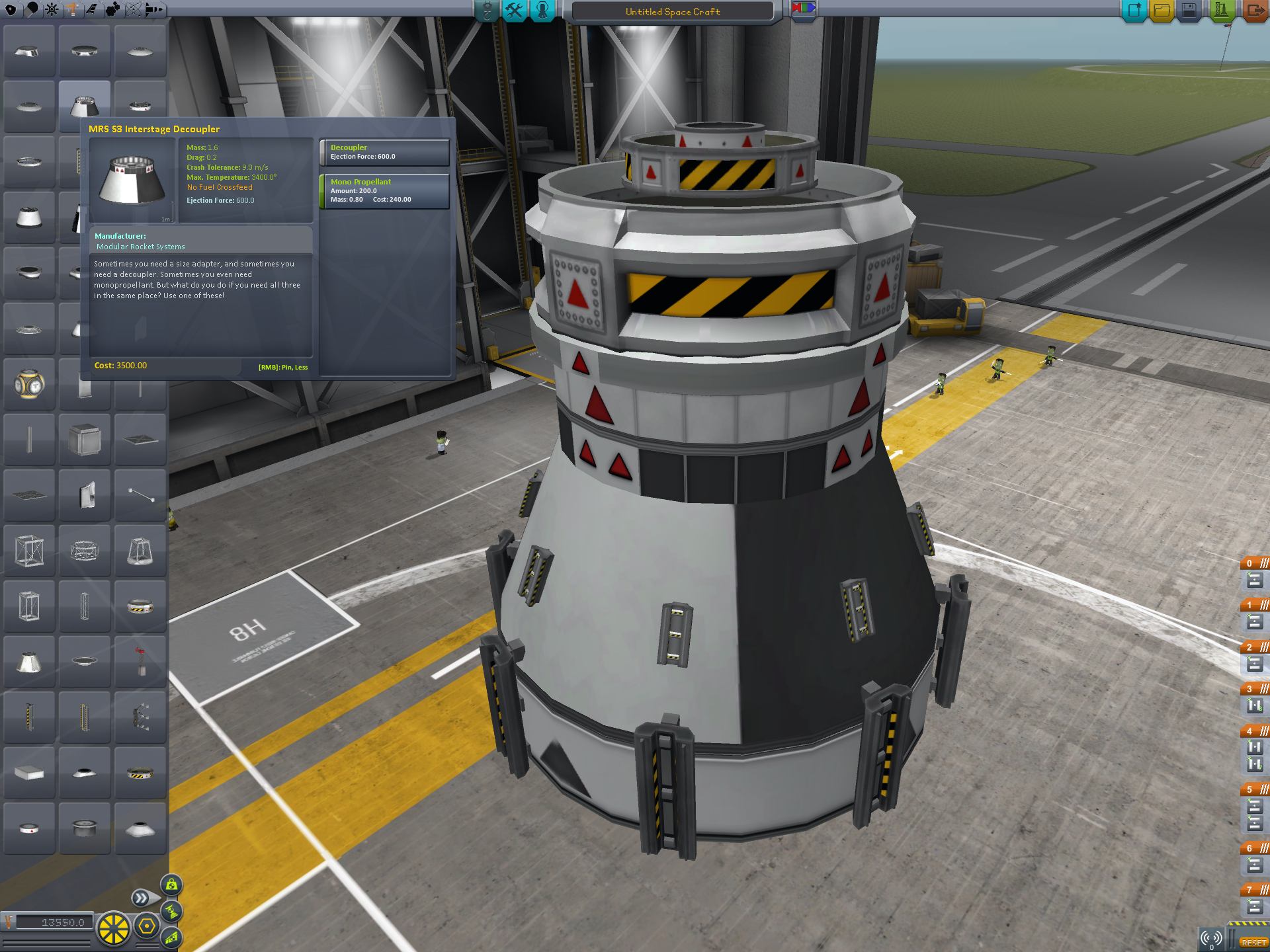This screenshot has height=952, width=1270.
Task: Select the pods category tab icon
Action: pos(11,9)
